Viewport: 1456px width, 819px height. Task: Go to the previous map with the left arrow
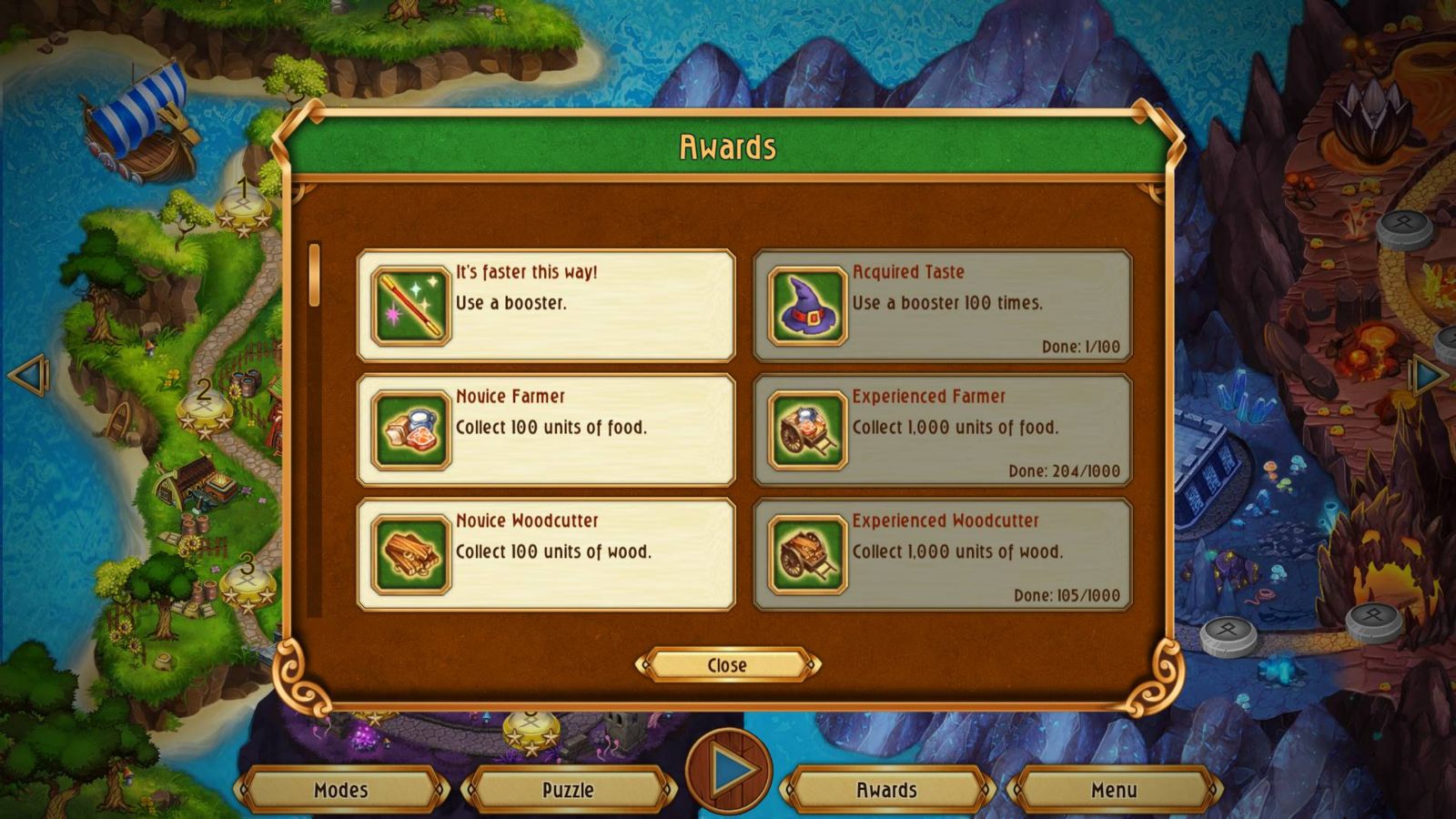[27, 374]
